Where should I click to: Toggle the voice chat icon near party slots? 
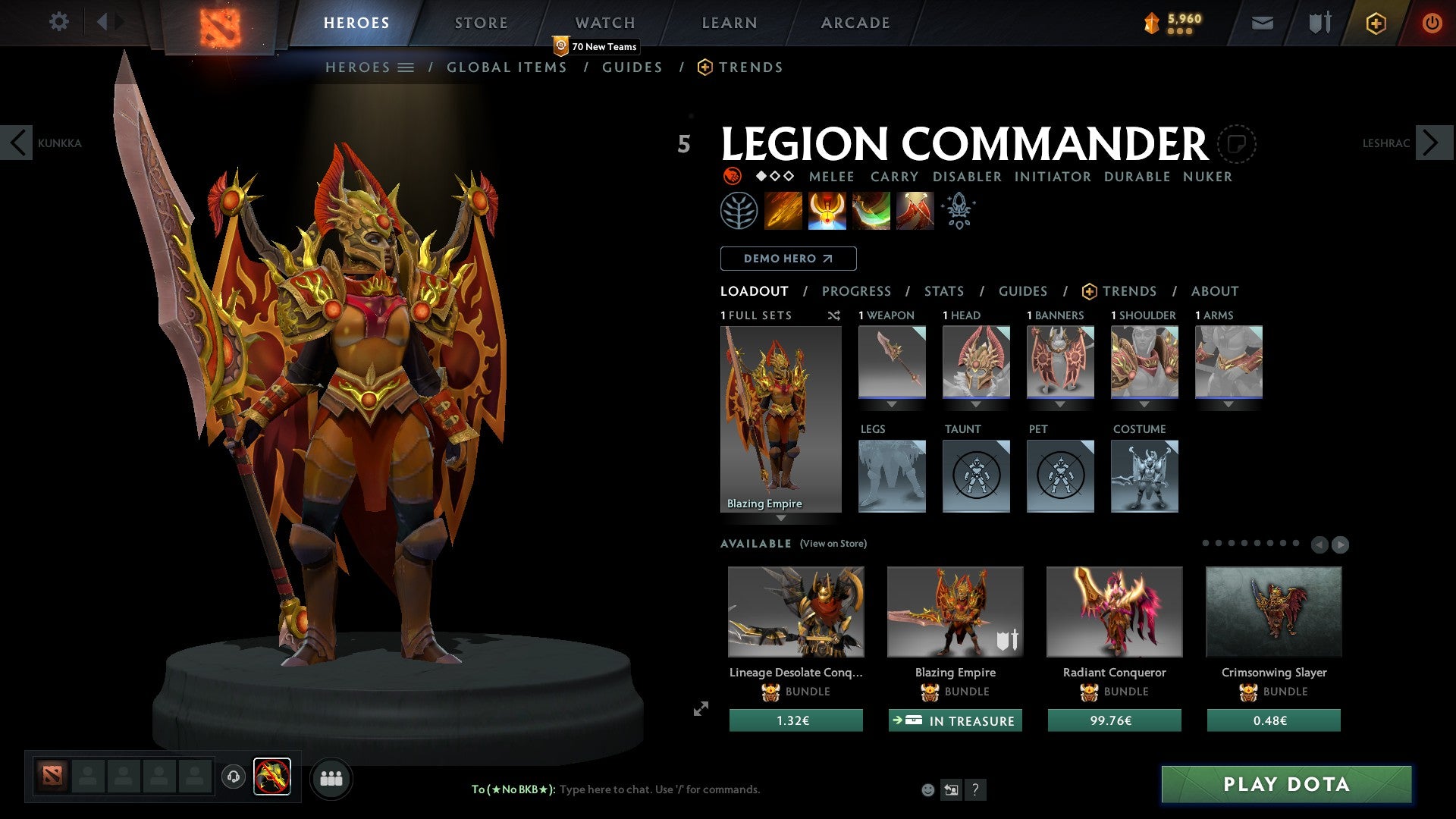[x=233, y=778]
